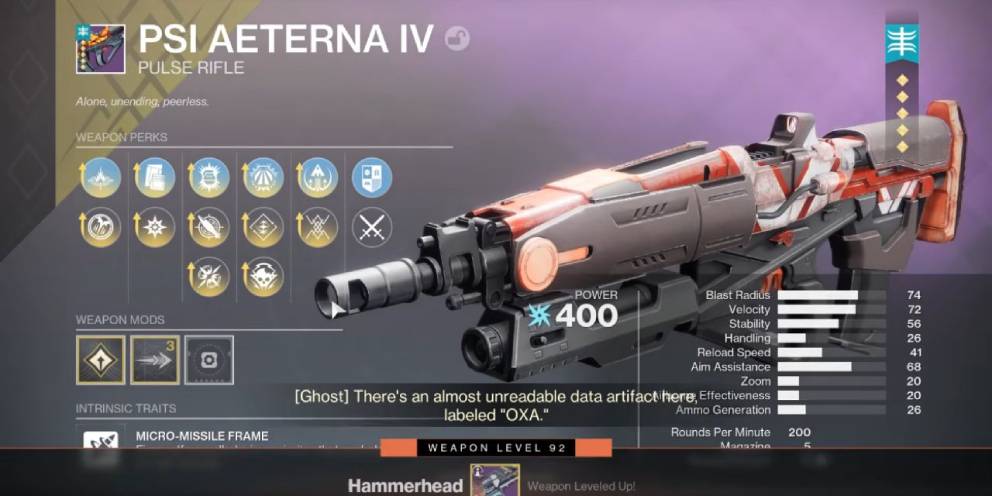Select the skull burst perk
The image size is (992, 496).
pos(264,276)
